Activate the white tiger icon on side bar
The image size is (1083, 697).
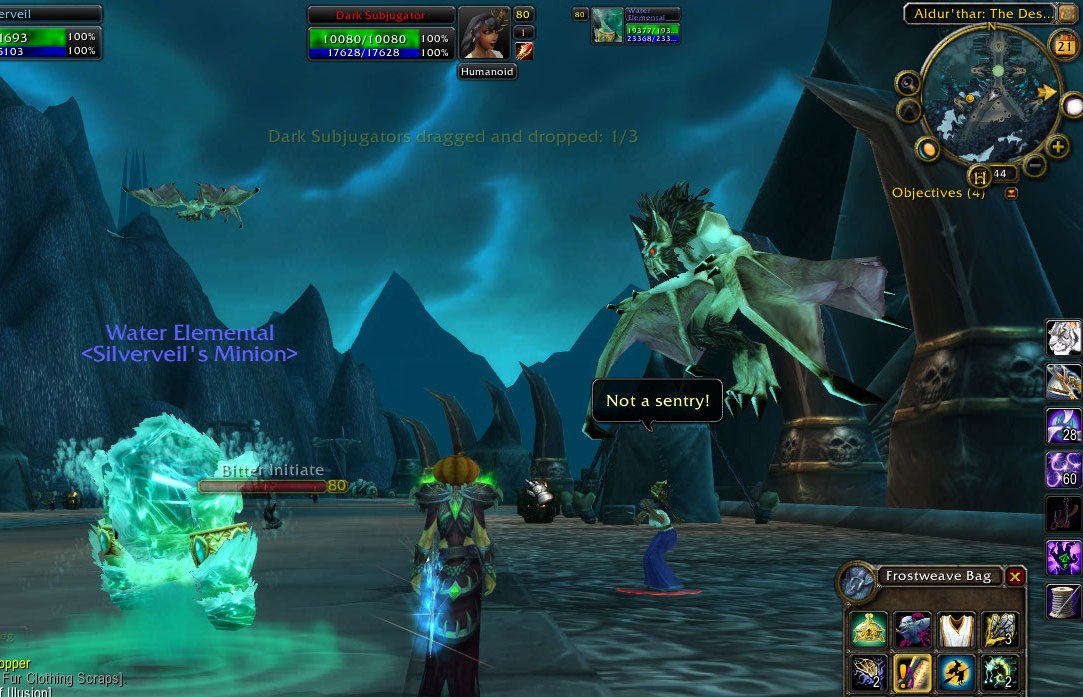pos(1063,339)
